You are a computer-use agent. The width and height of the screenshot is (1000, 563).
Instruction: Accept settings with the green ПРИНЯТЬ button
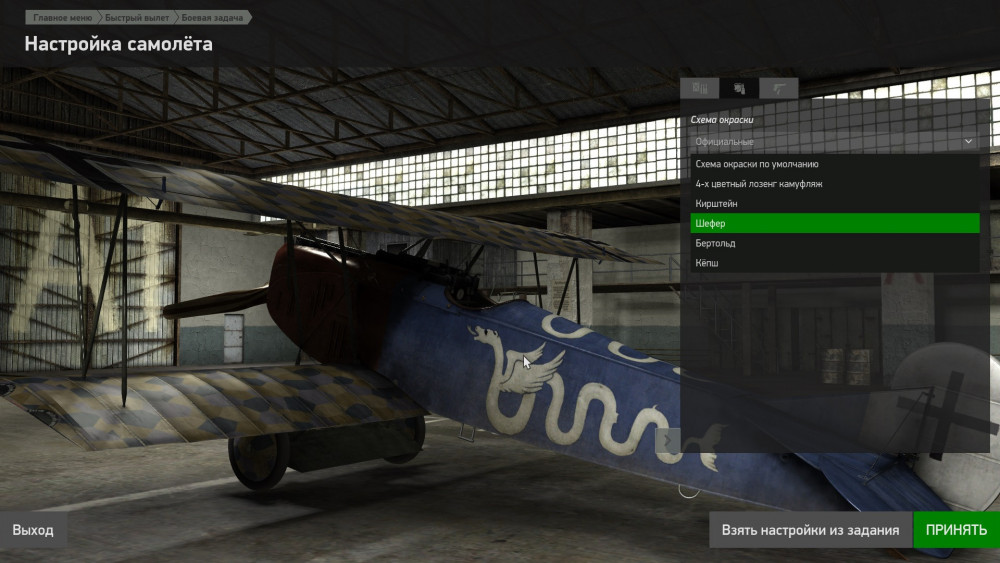(x=956, y=530)
